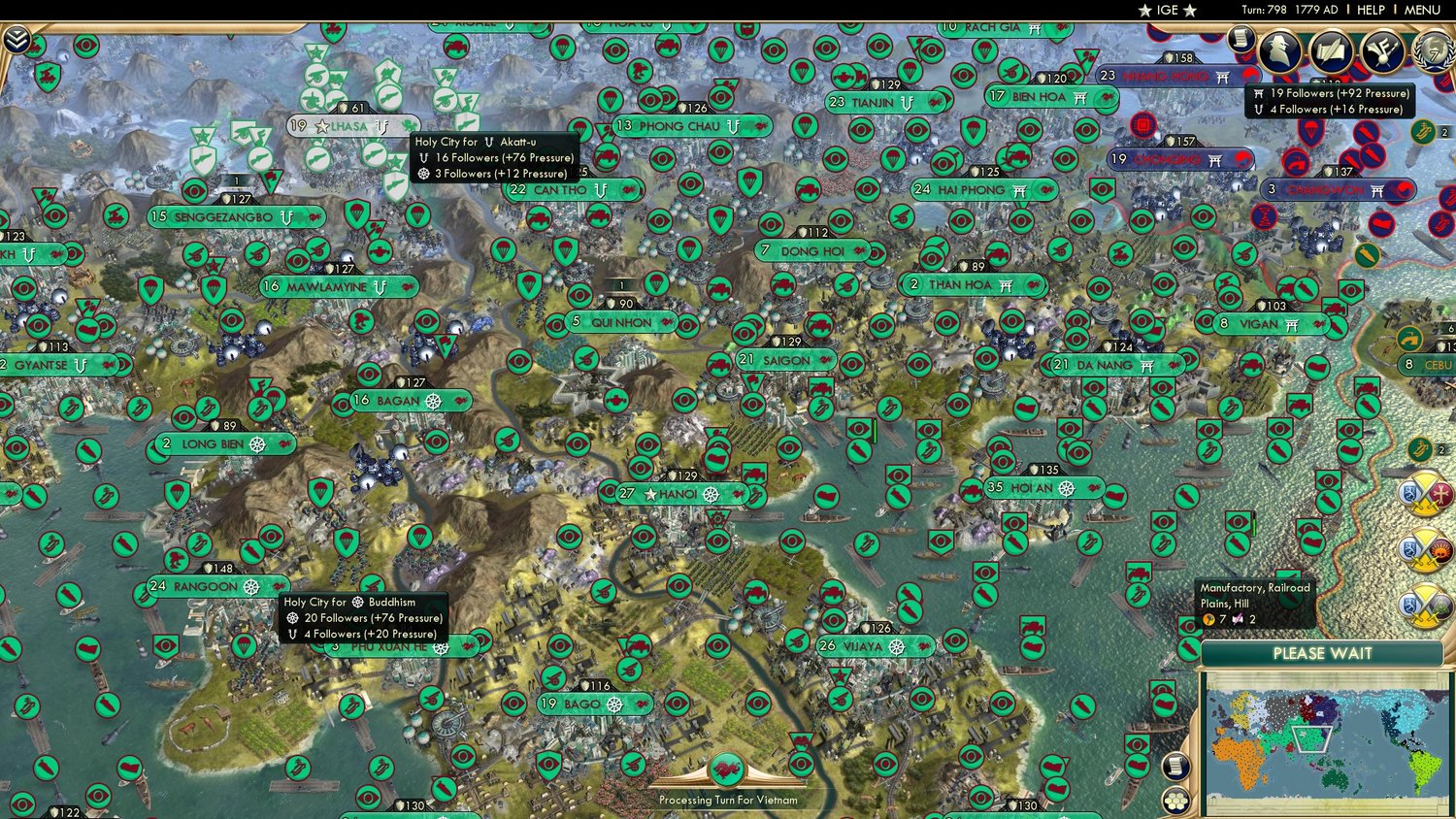Click the Great Musician notification icon
Screen dimensions: 1456x819
1382,49
